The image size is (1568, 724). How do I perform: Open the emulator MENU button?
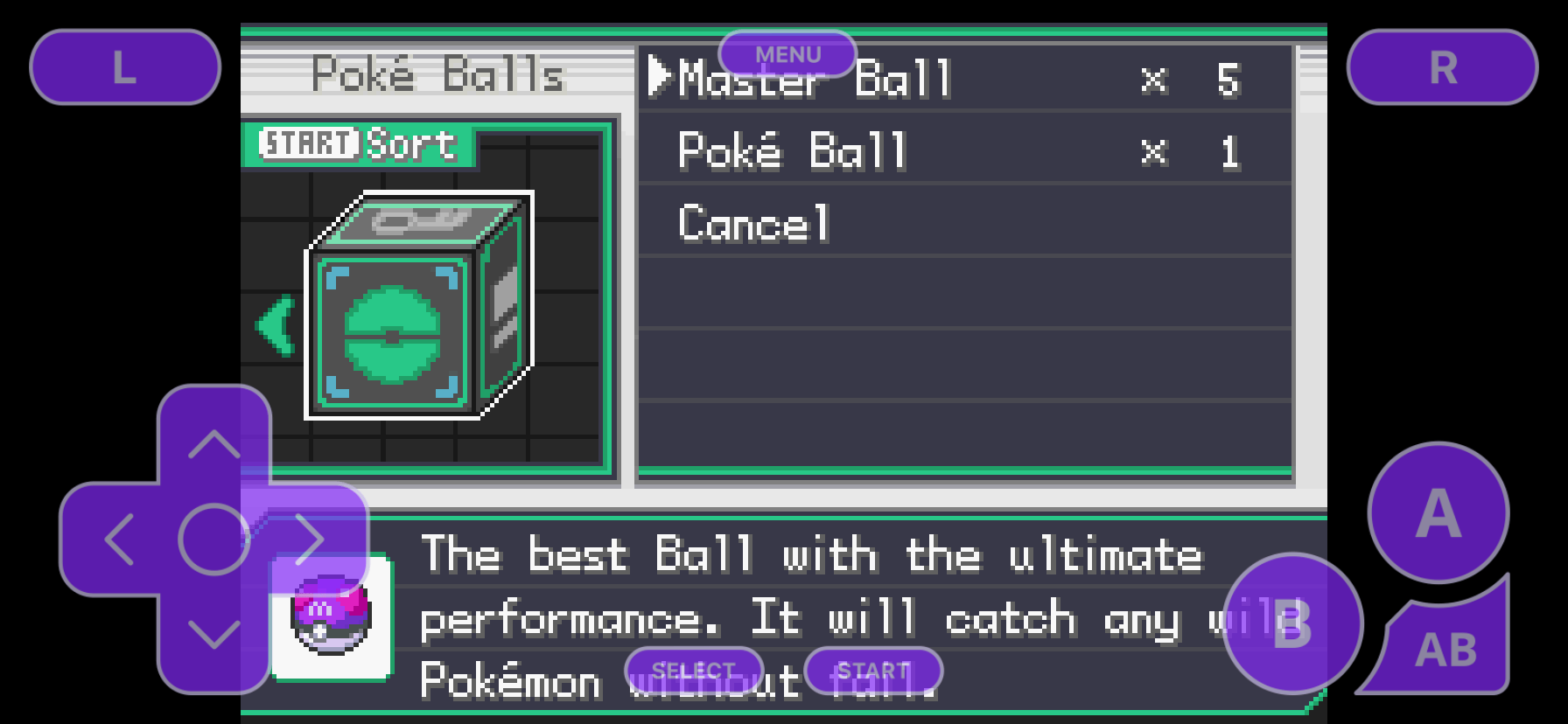[787, 54]
